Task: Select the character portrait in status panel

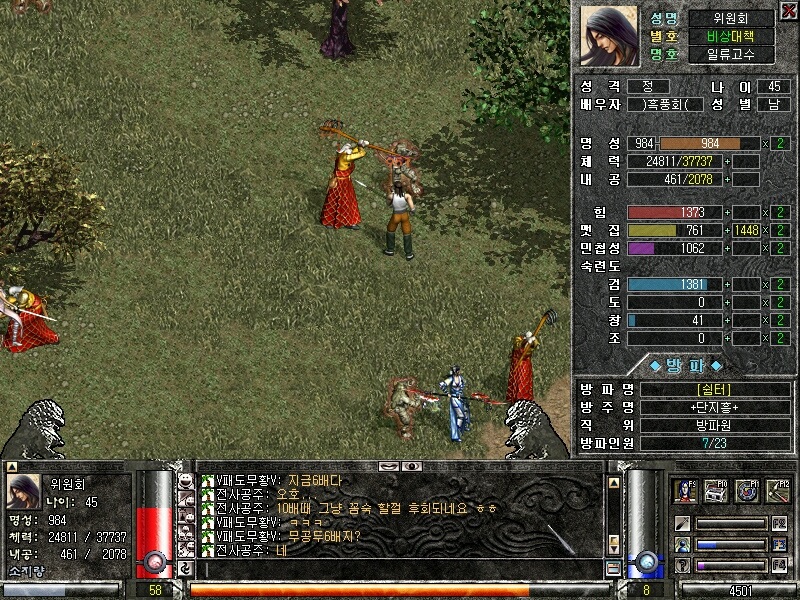Action: 609,36
